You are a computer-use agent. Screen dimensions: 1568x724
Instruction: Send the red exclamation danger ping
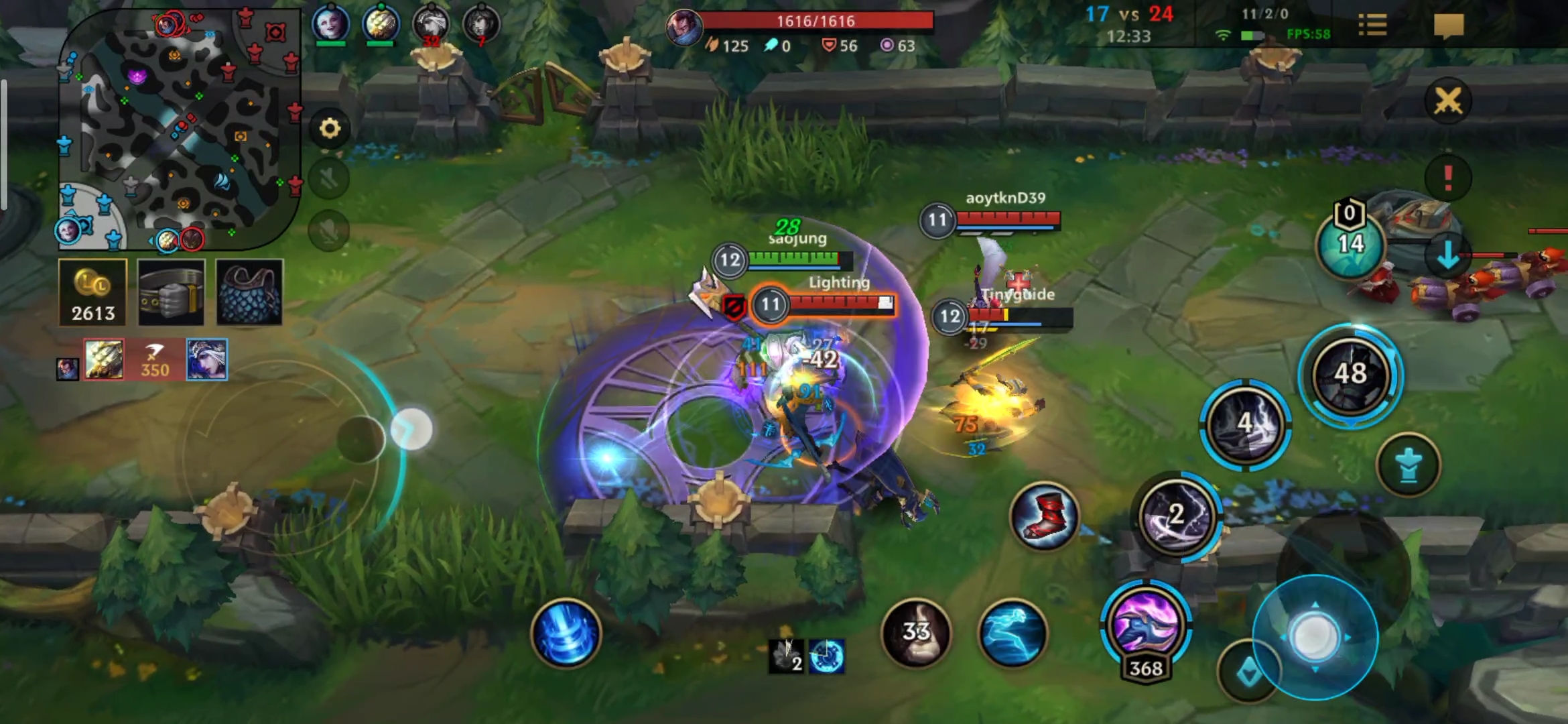(x=1447, y=178)
